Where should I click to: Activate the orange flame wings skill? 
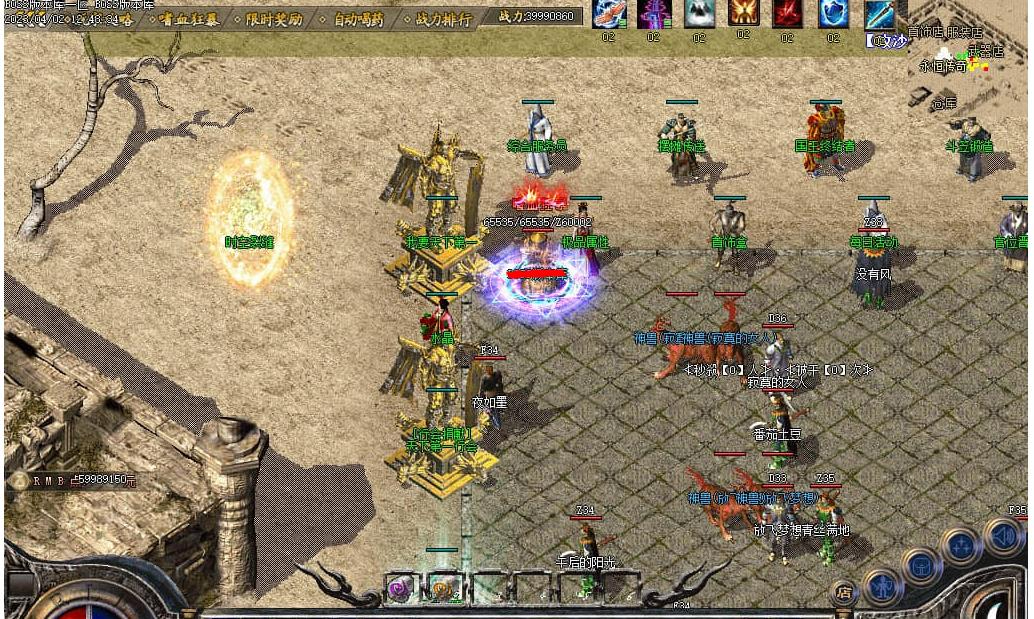point(743,13)
